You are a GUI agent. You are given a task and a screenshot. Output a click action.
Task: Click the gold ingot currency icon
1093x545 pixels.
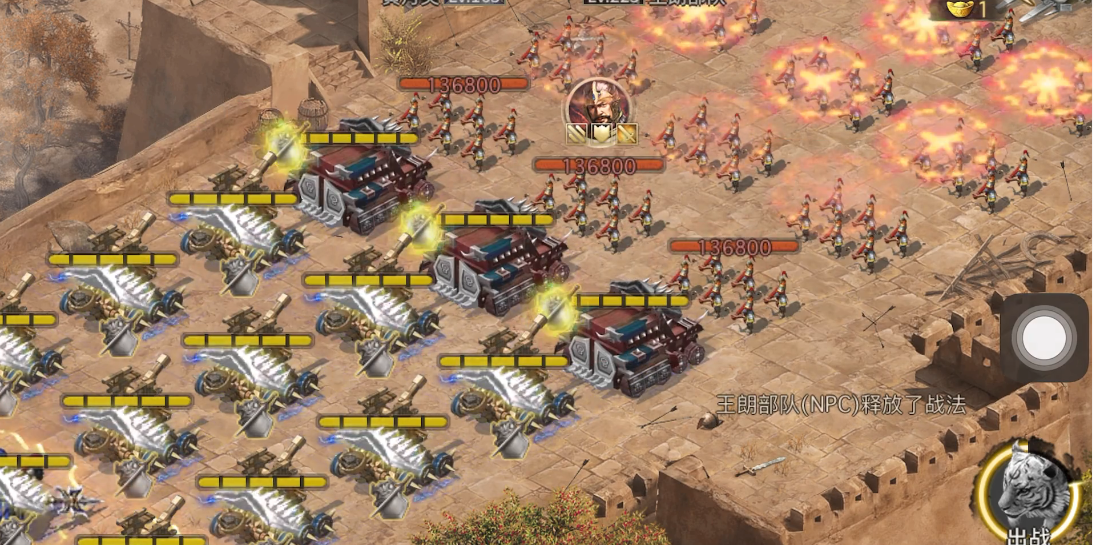pyautogui.click(x=961, y=9)
